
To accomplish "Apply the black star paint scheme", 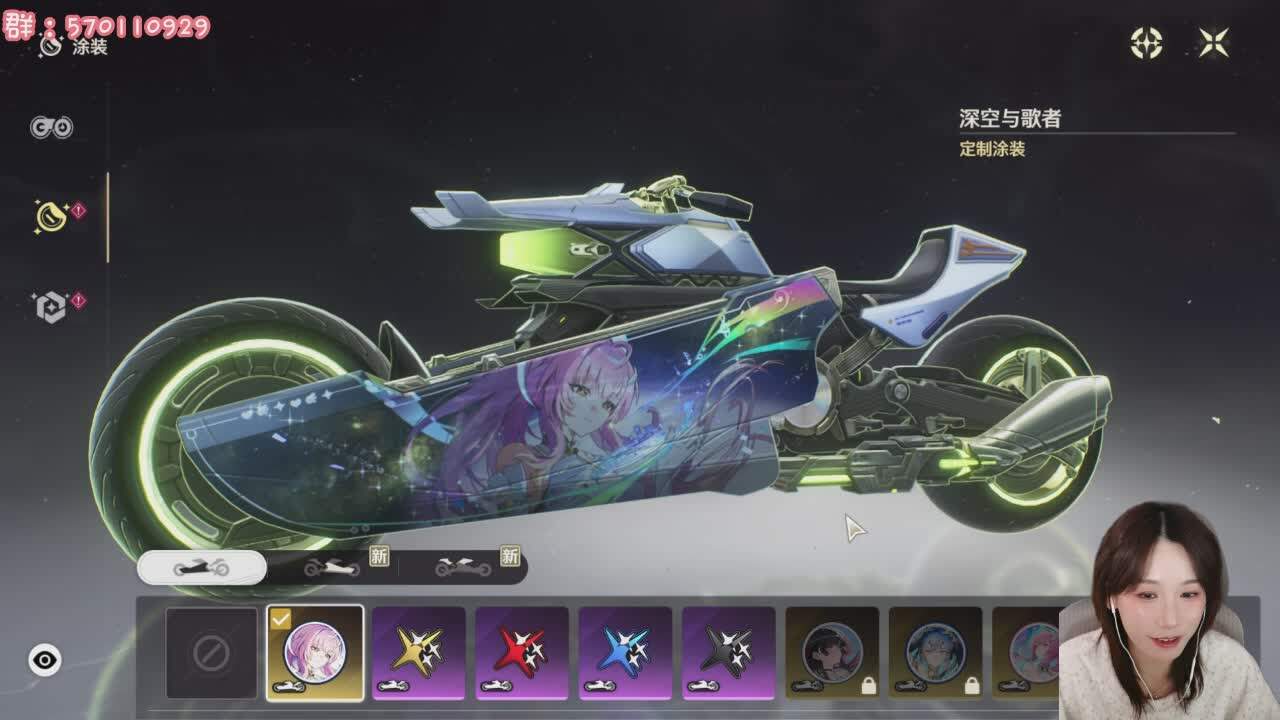I will tap(728, 653).
